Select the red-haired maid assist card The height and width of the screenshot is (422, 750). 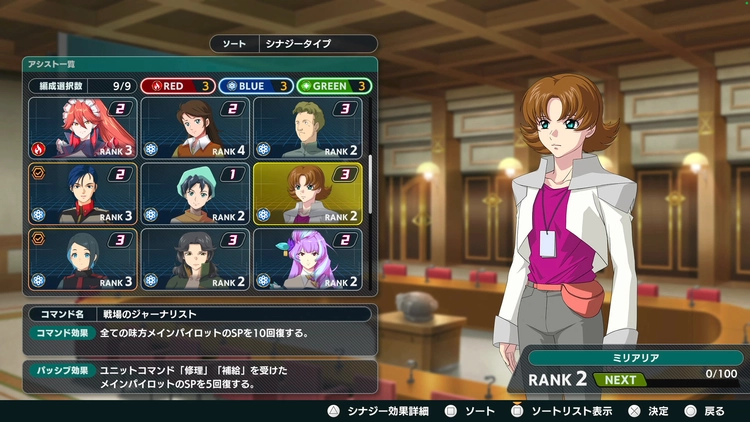[x=84, y=128]
